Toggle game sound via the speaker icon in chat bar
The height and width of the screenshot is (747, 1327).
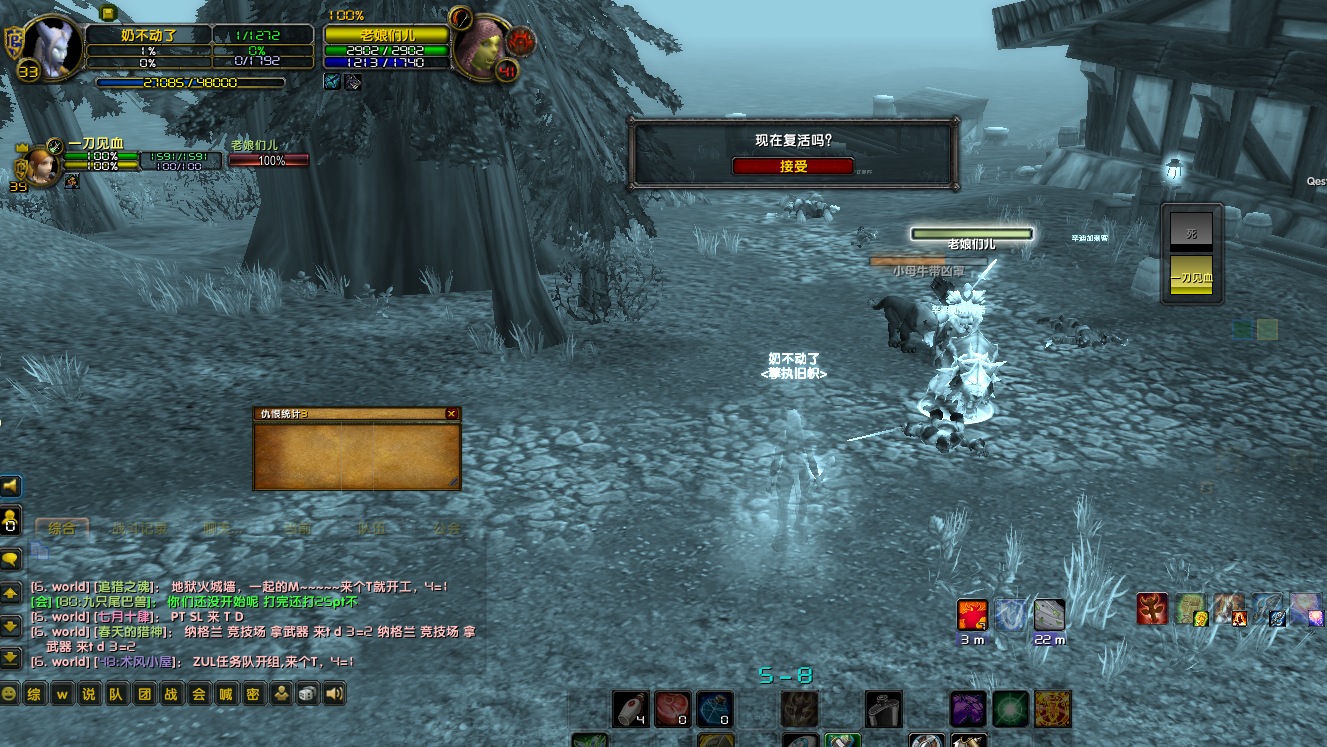click(334, 693)
